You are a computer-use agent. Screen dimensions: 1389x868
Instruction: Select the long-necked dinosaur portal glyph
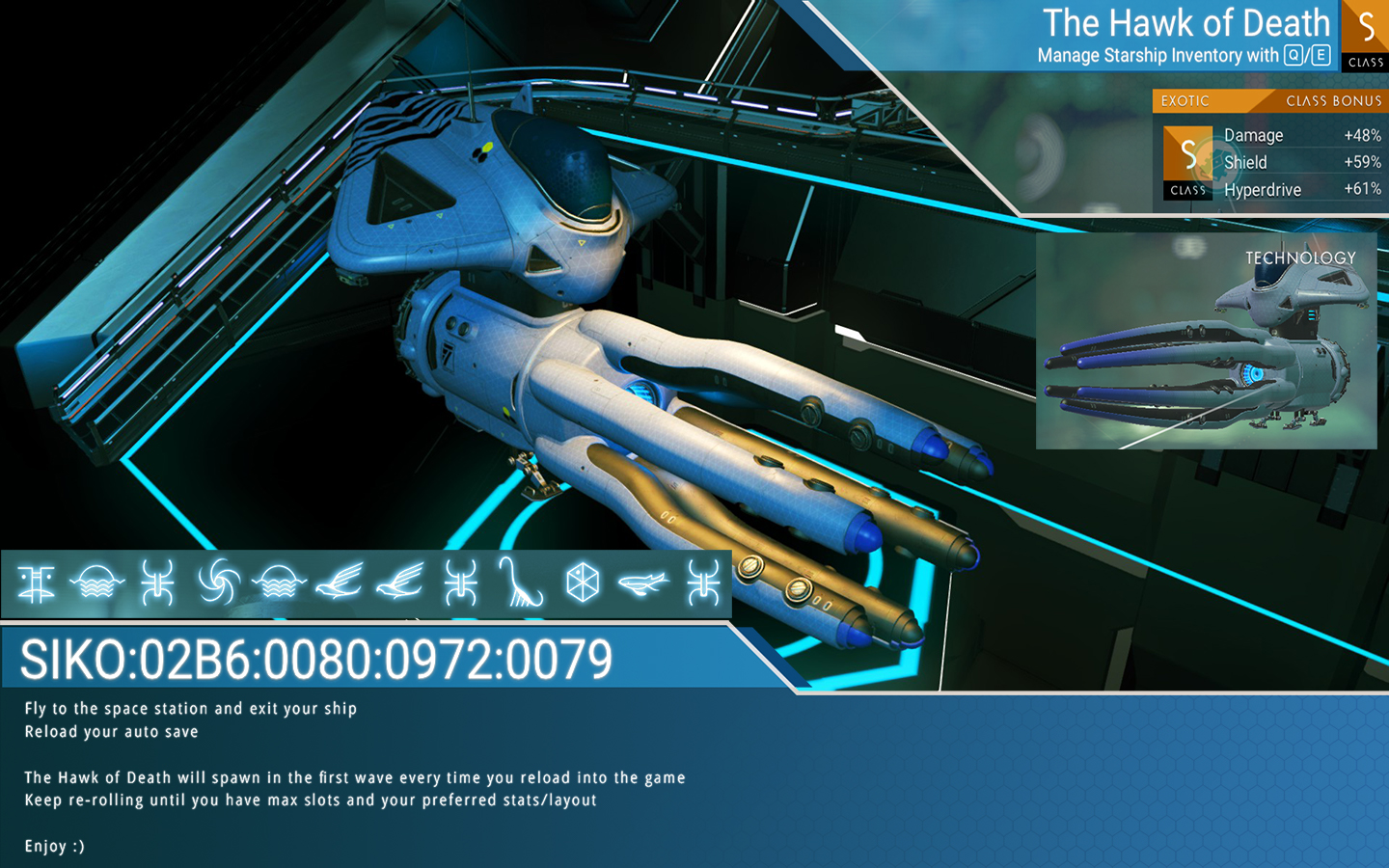tap(521, 583)
